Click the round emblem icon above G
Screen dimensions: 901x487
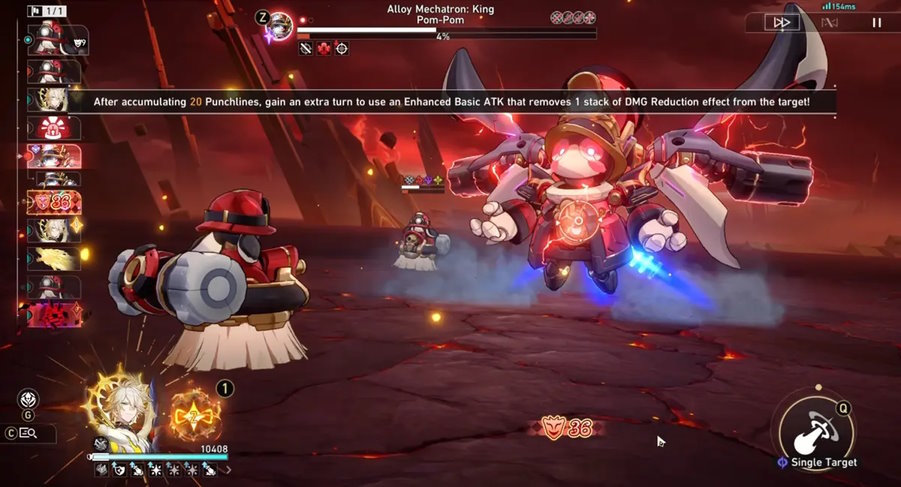[28, 398]
